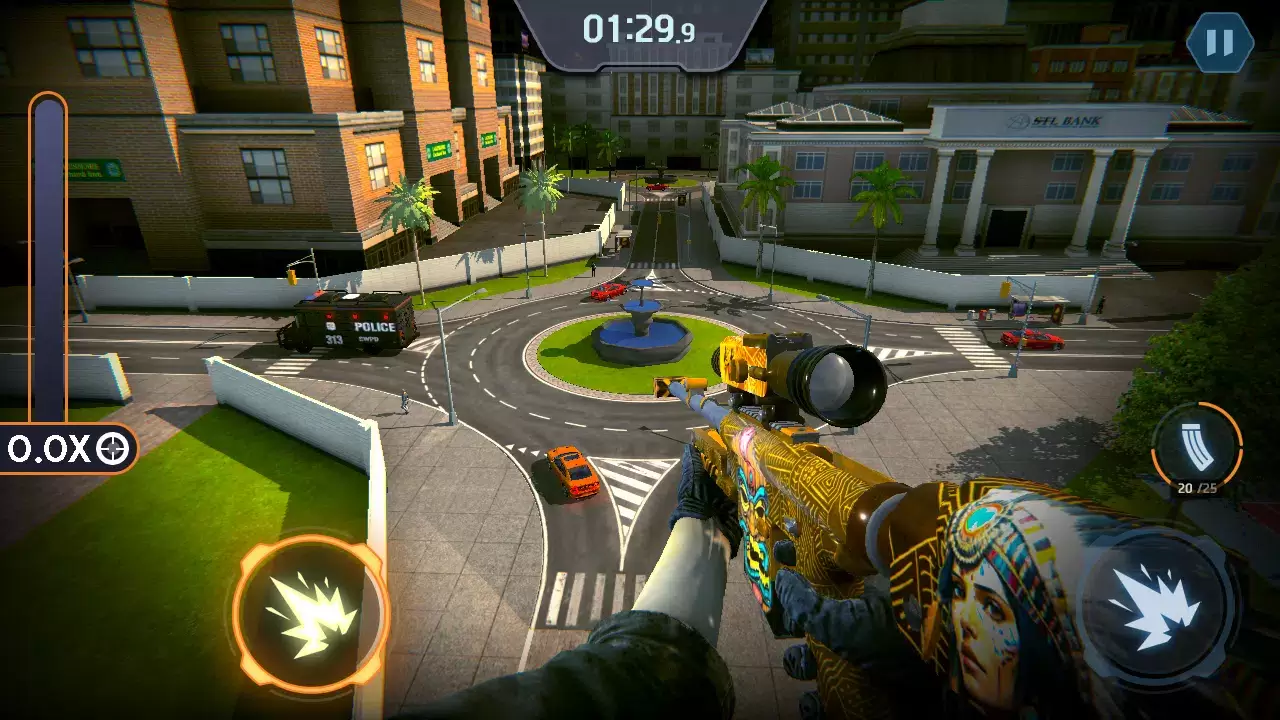The width and height of the screenshot is (1280, 720).
Task: Select the crosshair icon beside the zoom label
Action: [112, 447]
